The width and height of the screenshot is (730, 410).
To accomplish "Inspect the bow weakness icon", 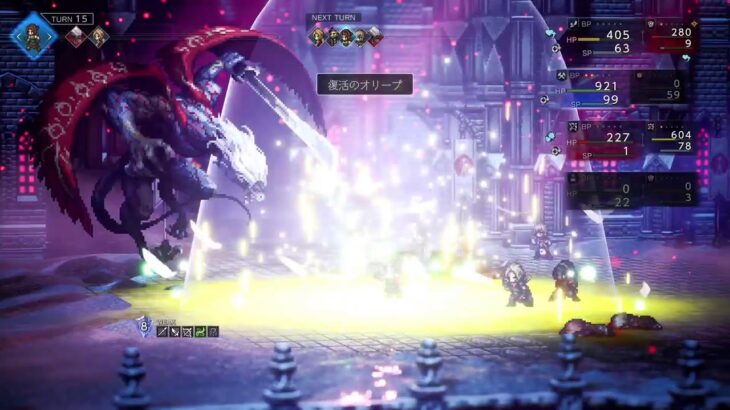I will click(x=186, y=331).
